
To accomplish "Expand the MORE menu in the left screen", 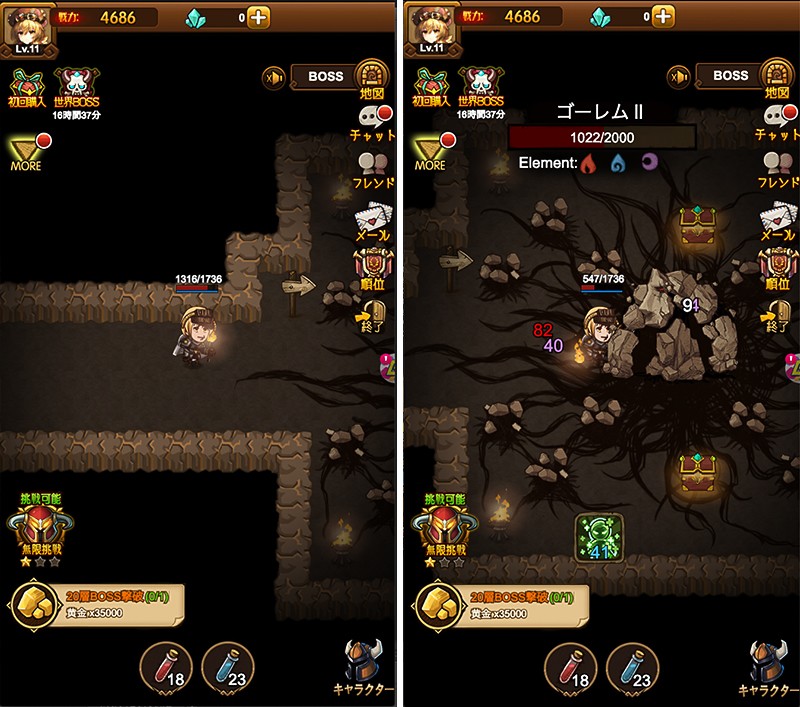I will (x=26, y=152).
